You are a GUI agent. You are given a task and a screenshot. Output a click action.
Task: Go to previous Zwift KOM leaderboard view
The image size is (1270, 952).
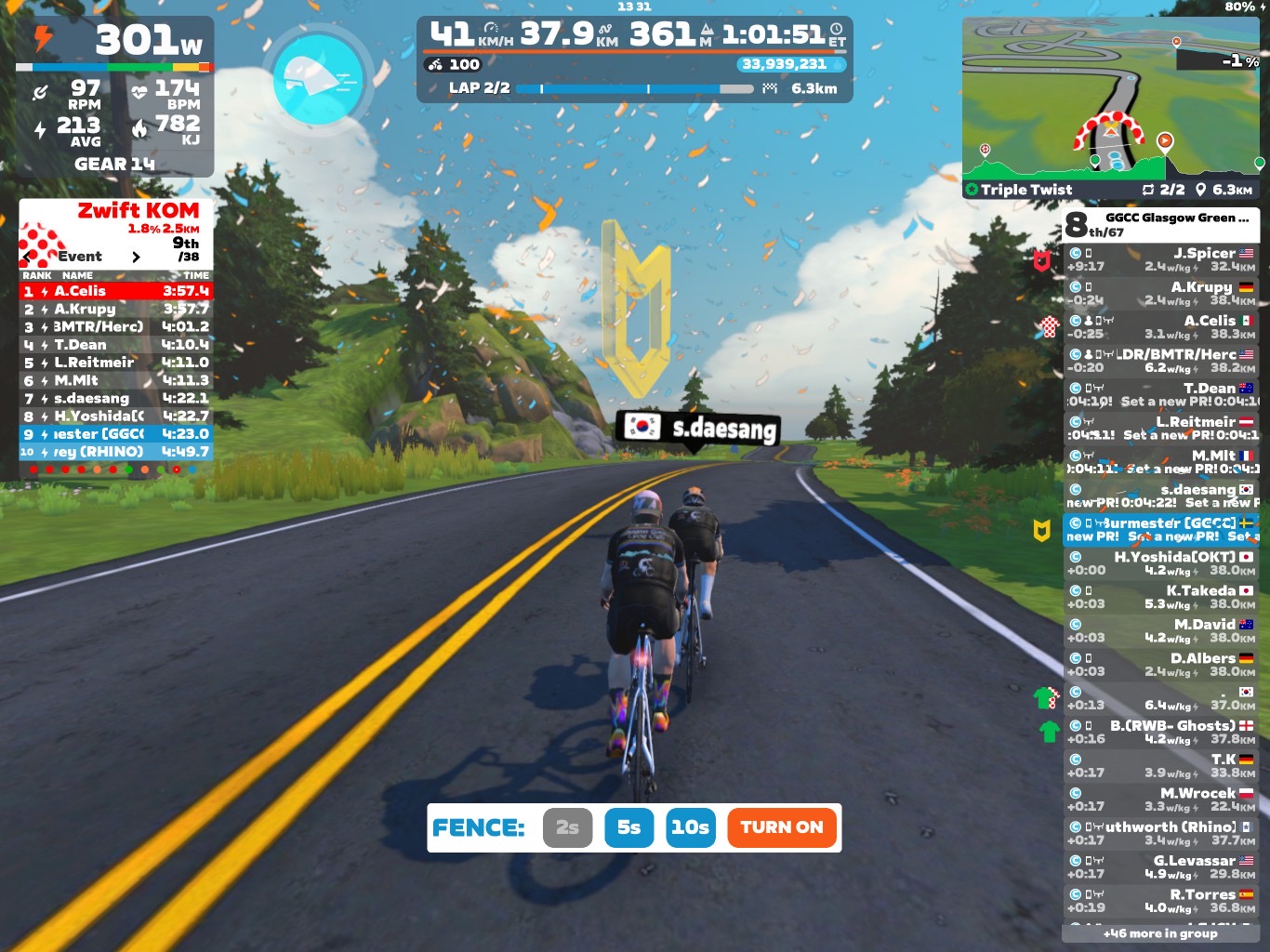(27, 257)
